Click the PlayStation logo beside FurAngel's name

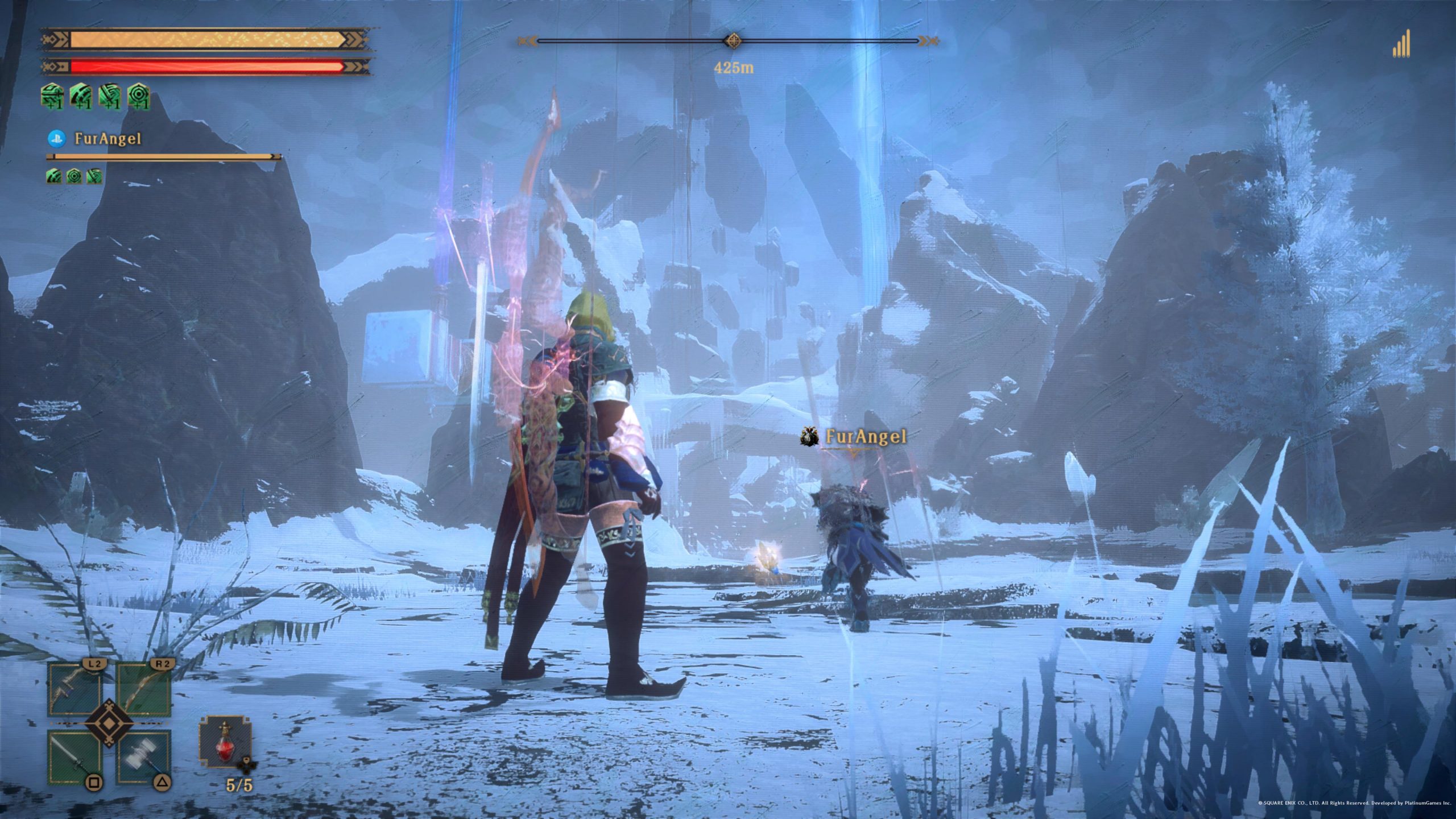pos(56,139)
